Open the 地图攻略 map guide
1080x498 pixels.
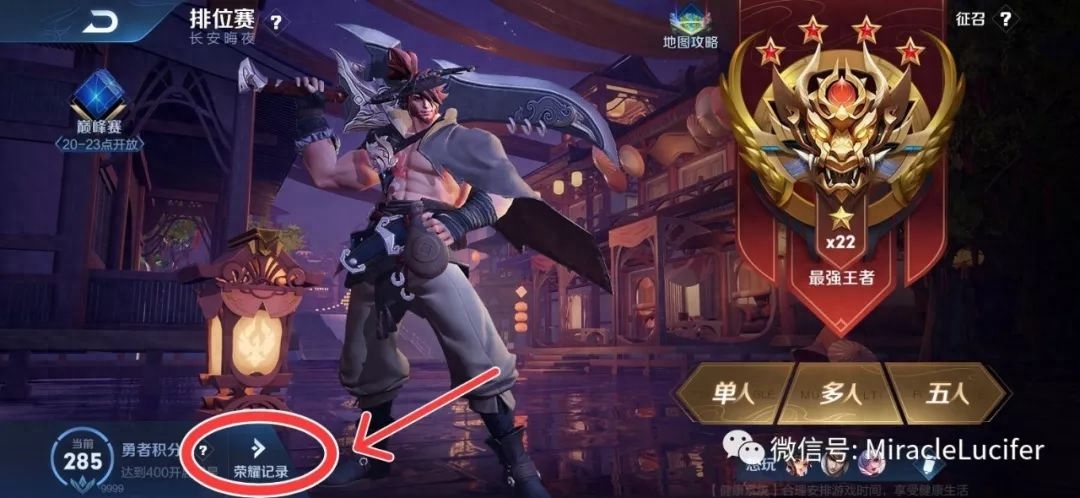pyautogui.click(x=690, y=26)
